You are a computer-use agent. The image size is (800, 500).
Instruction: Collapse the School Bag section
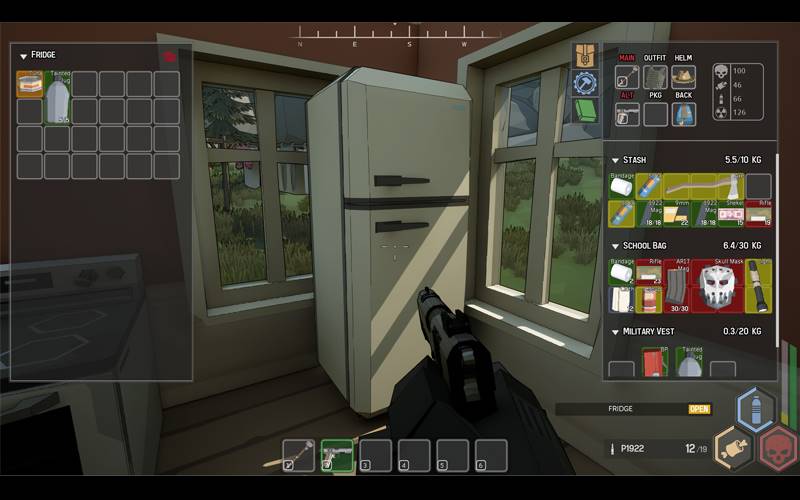click(614, 245)
